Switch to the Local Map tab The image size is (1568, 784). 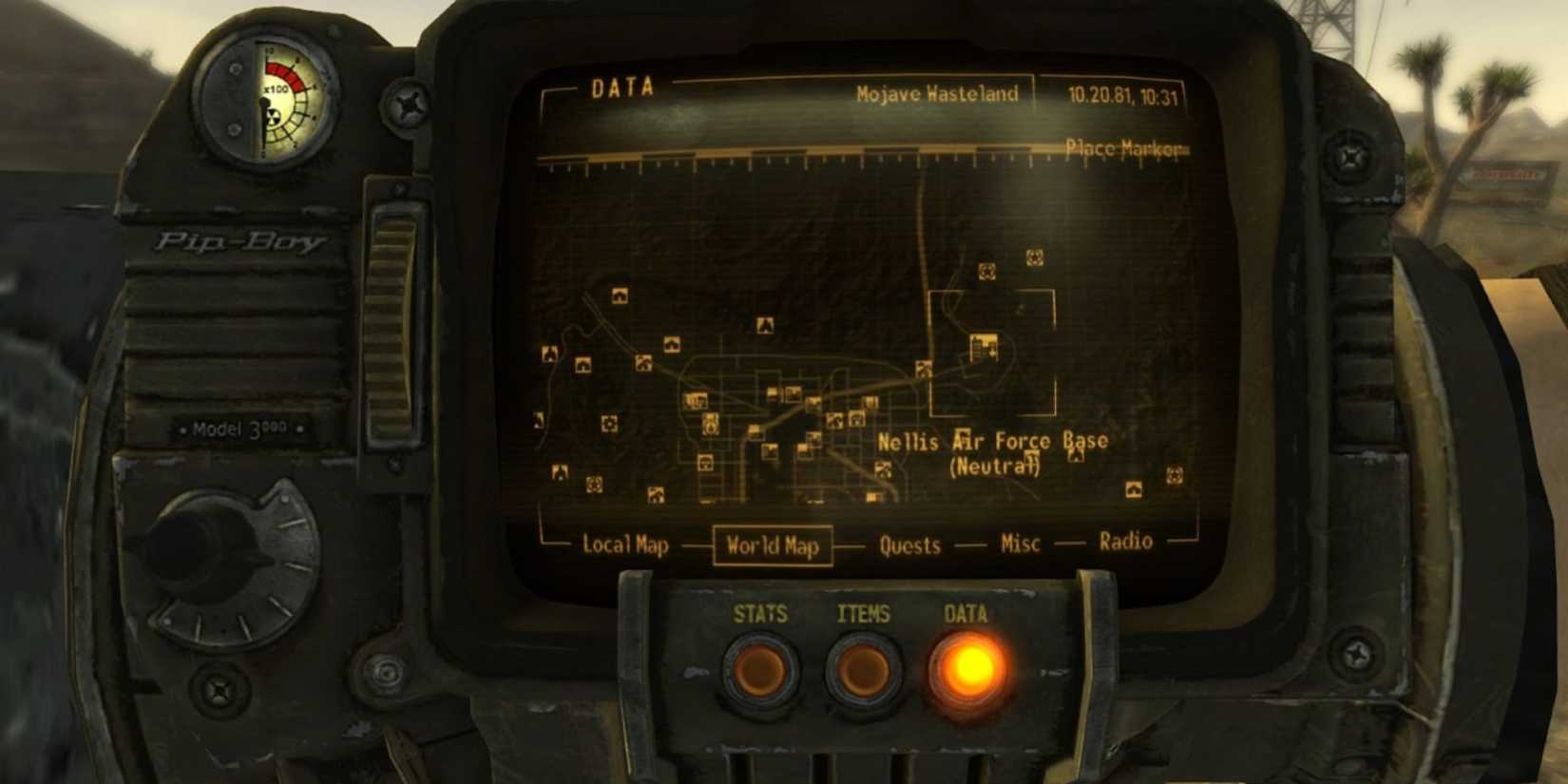pos(627,546)
